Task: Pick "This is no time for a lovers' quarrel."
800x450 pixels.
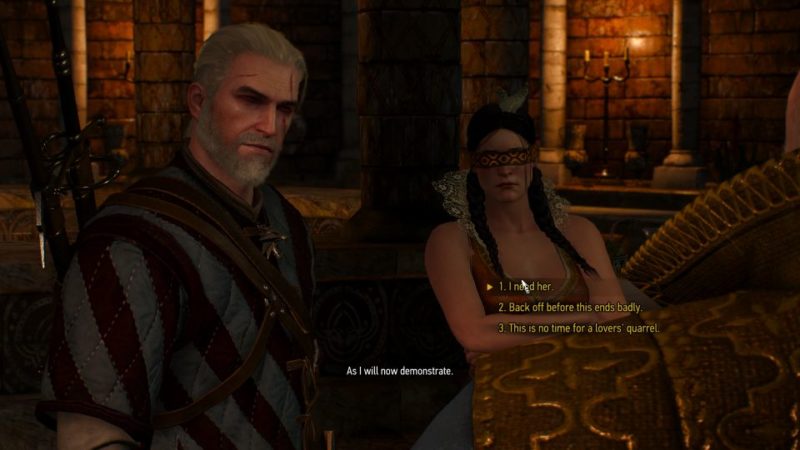Action: click(x=578, y=328)
